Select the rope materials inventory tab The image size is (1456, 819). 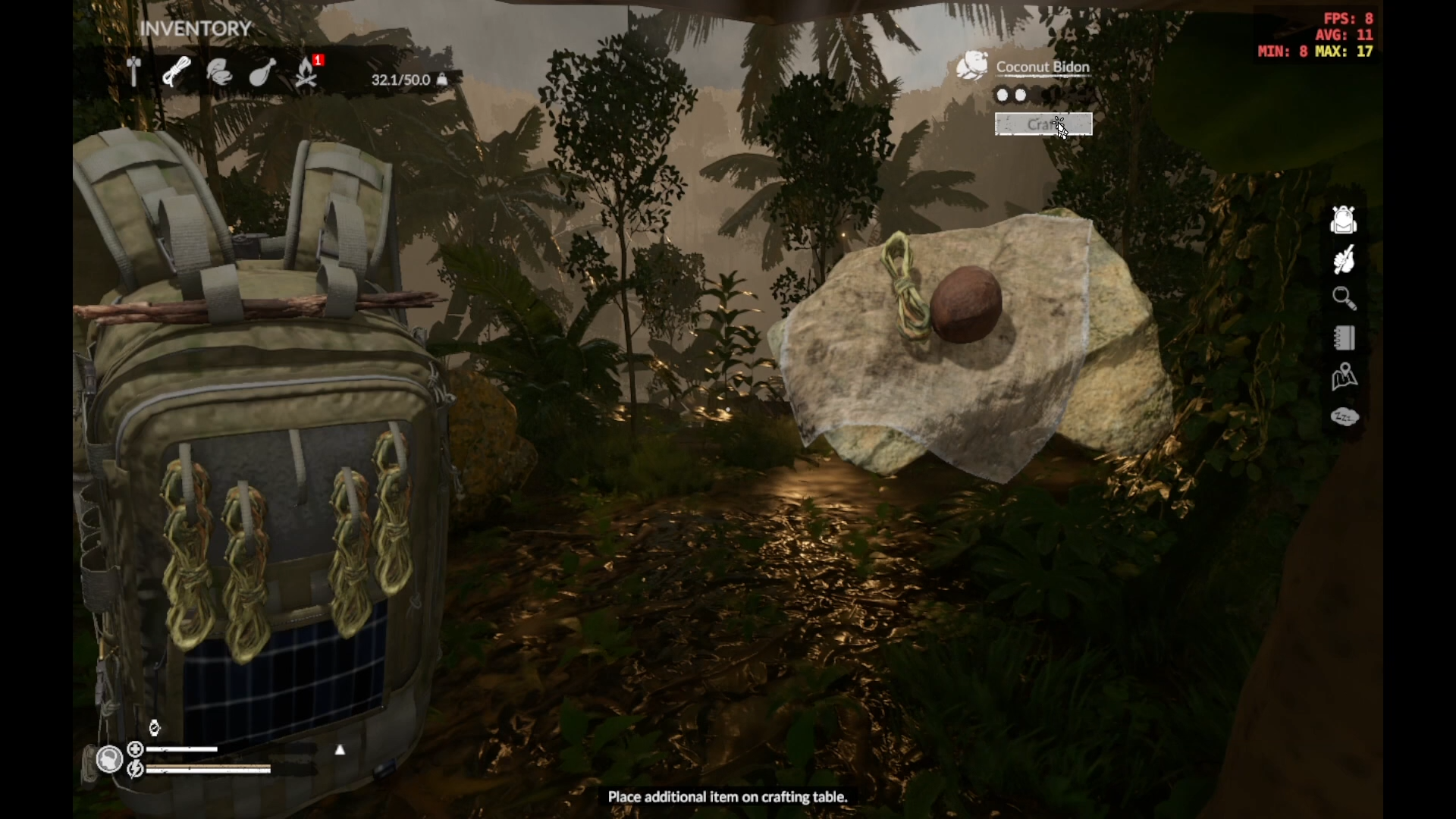point(177,72)
